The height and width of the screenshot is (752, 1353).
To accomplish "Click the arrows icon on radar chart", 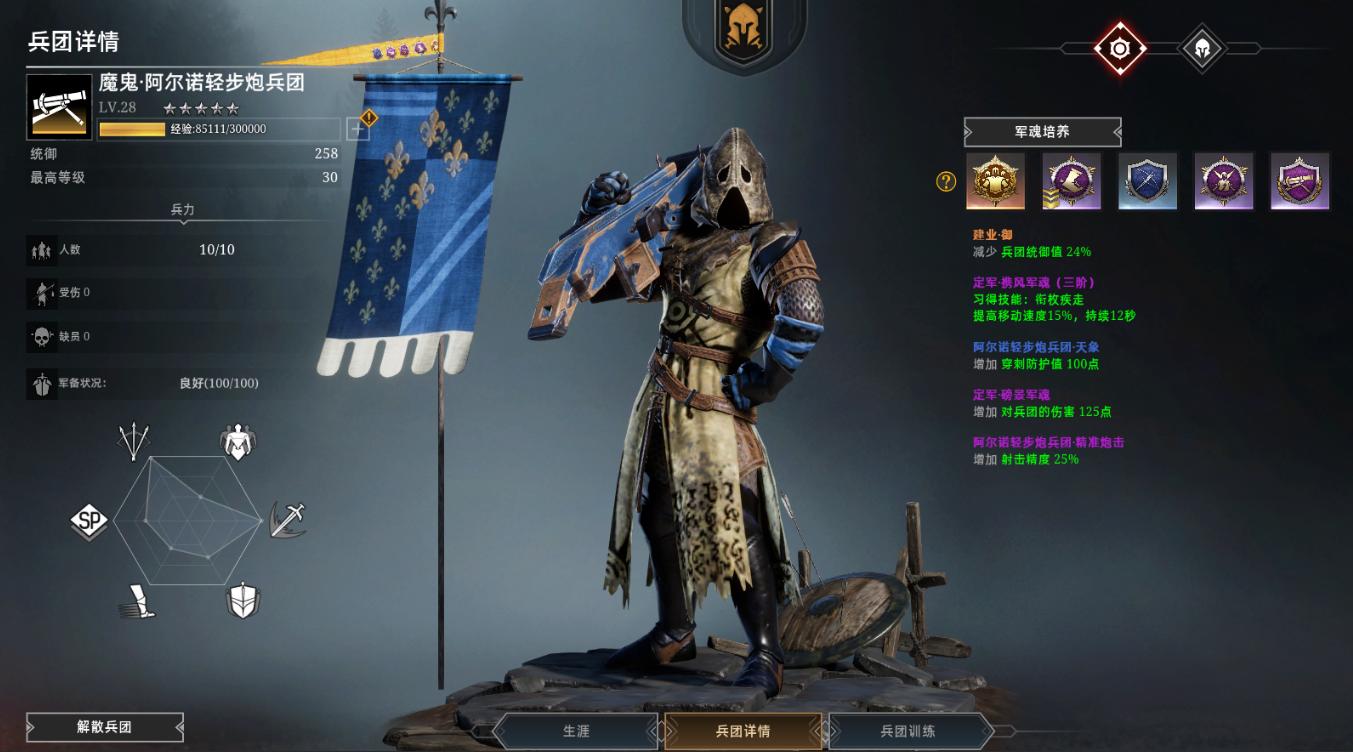I will point(134,440).
